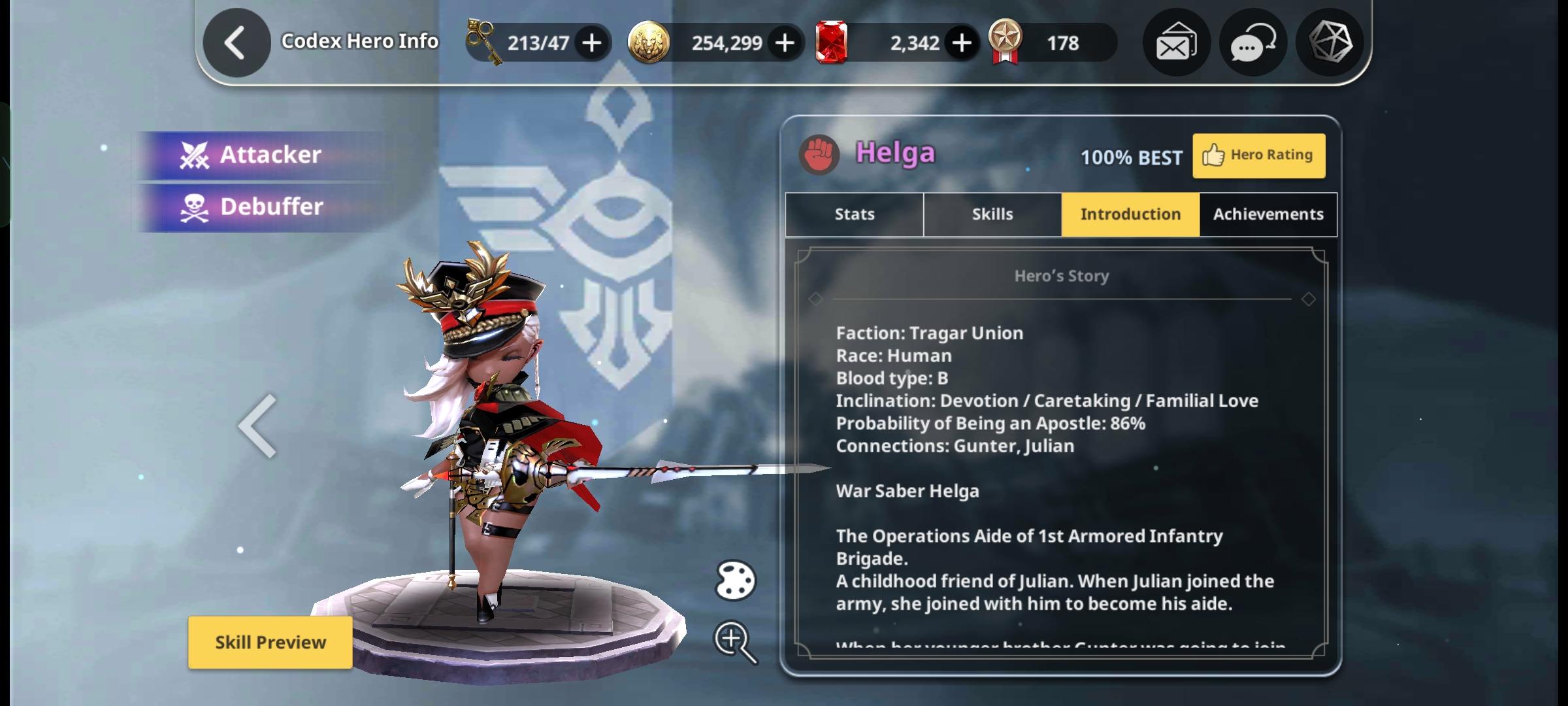
Task: Zoom in with the magnifier icon
Action: [x=734, y=641]
